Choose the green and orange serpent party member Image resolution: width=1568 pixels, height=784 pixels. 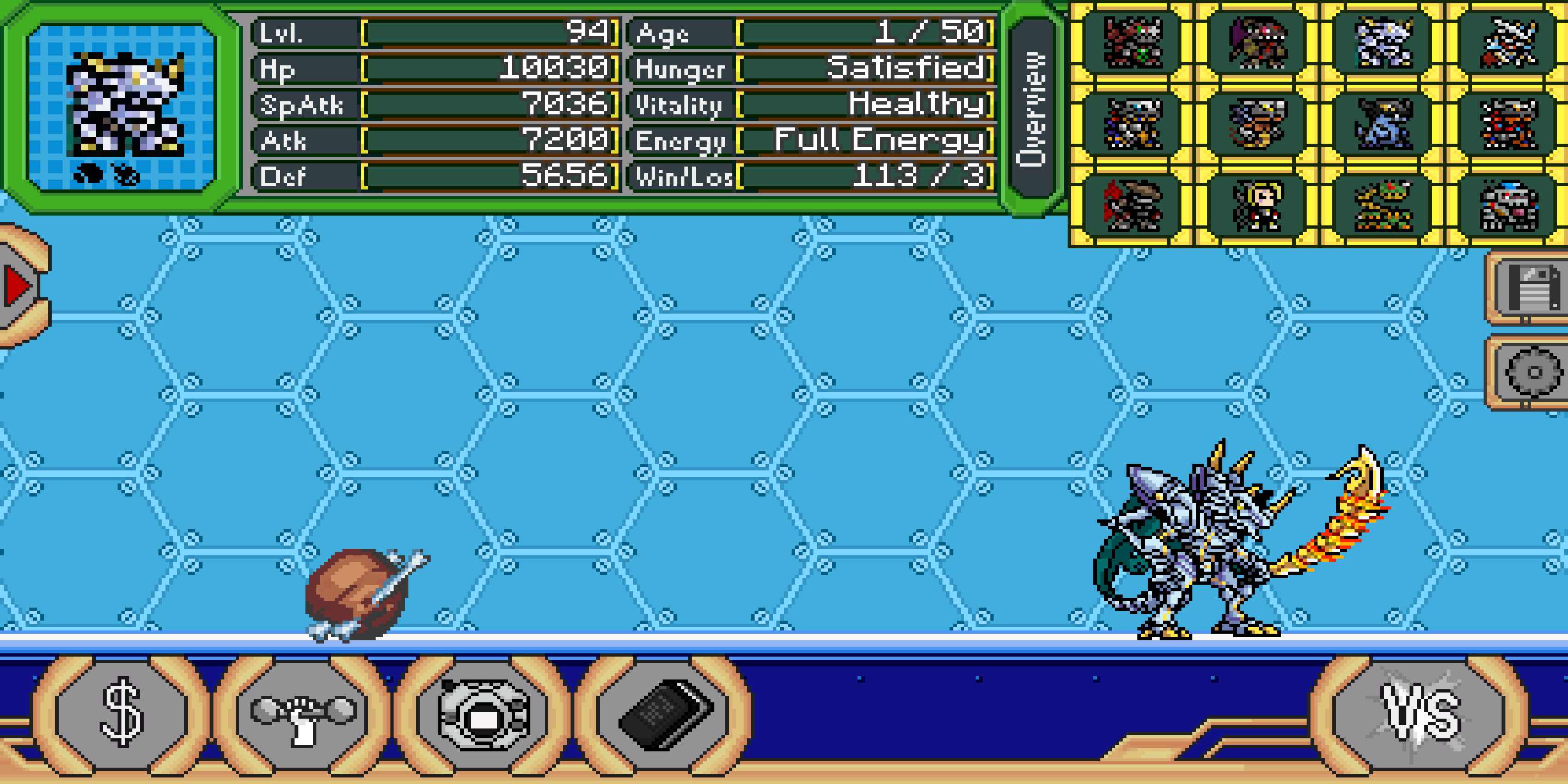coord(1383,205)
